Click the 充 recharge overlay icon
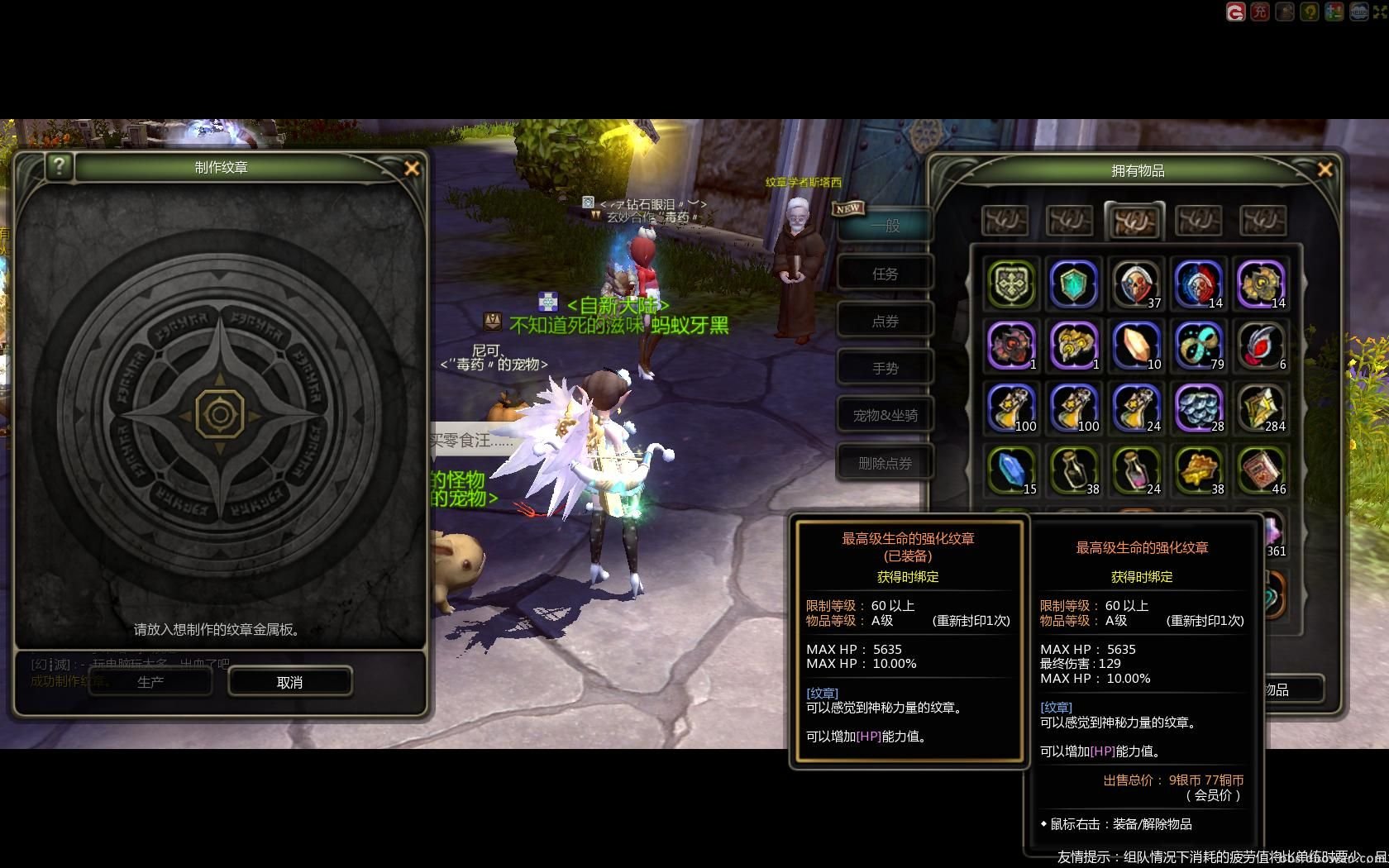 pos(1259,12)
